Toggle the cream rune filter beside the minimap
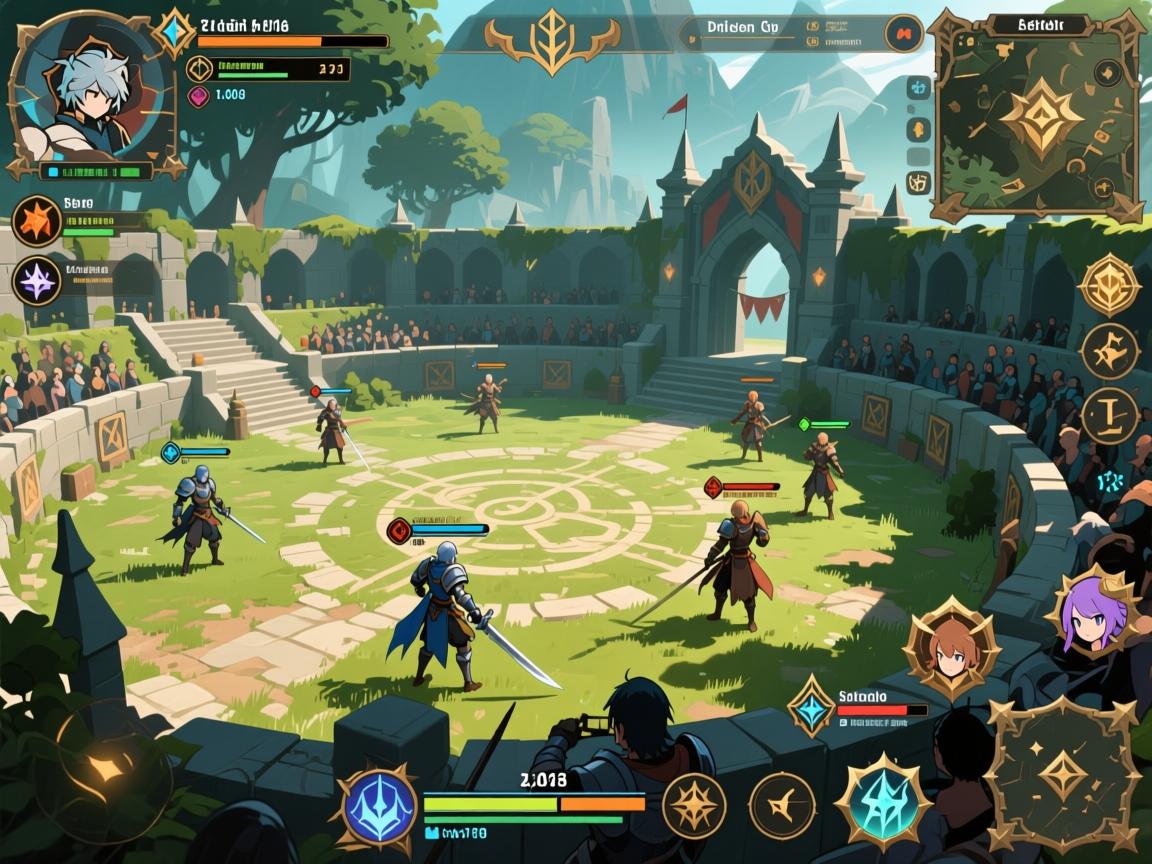The height and width of the screenshot is (864, 1152). coord(918,182)
